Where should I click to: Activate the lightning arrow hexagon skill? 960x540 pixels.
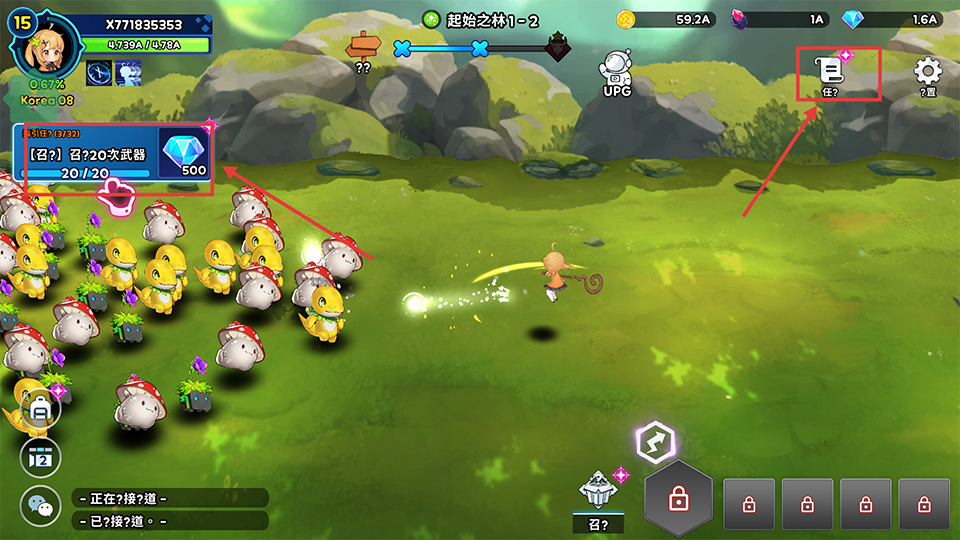[656, 443]
